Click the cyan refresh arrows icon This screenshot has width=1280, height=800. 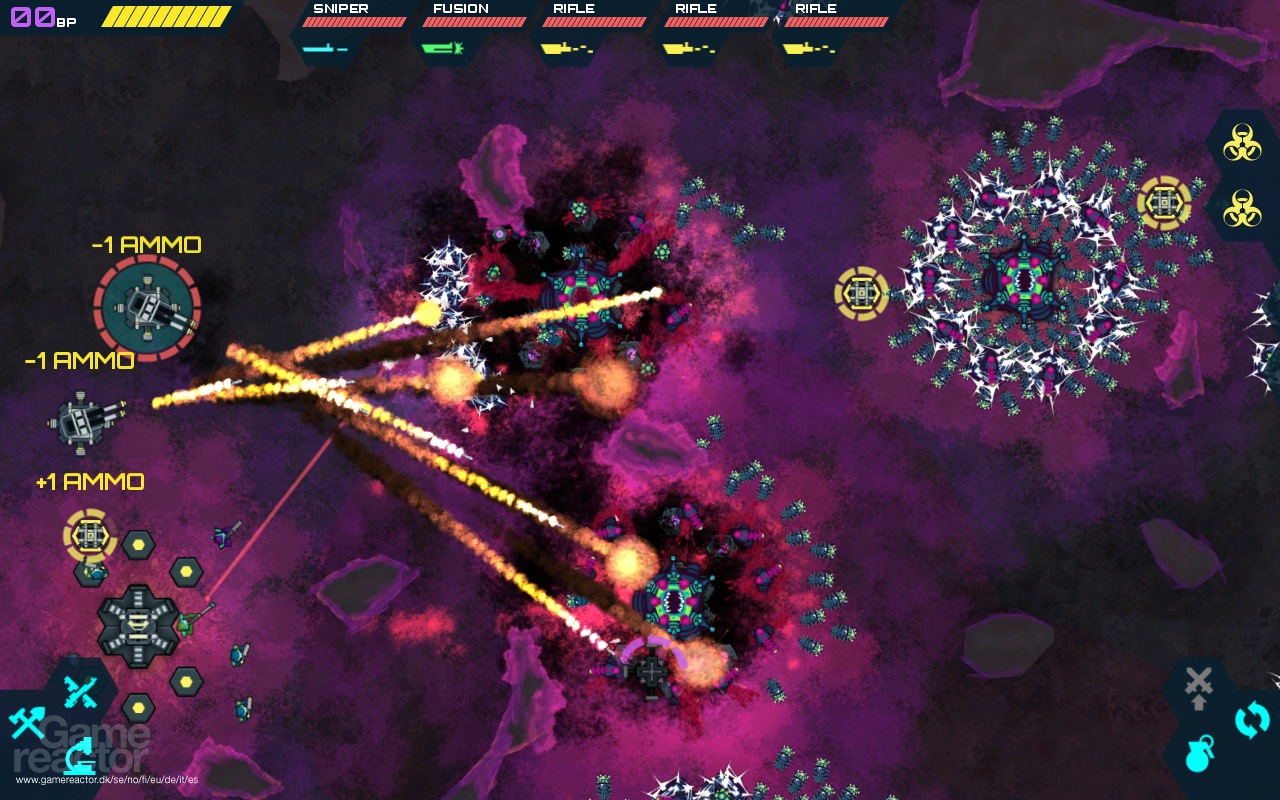coord(1251,718)
